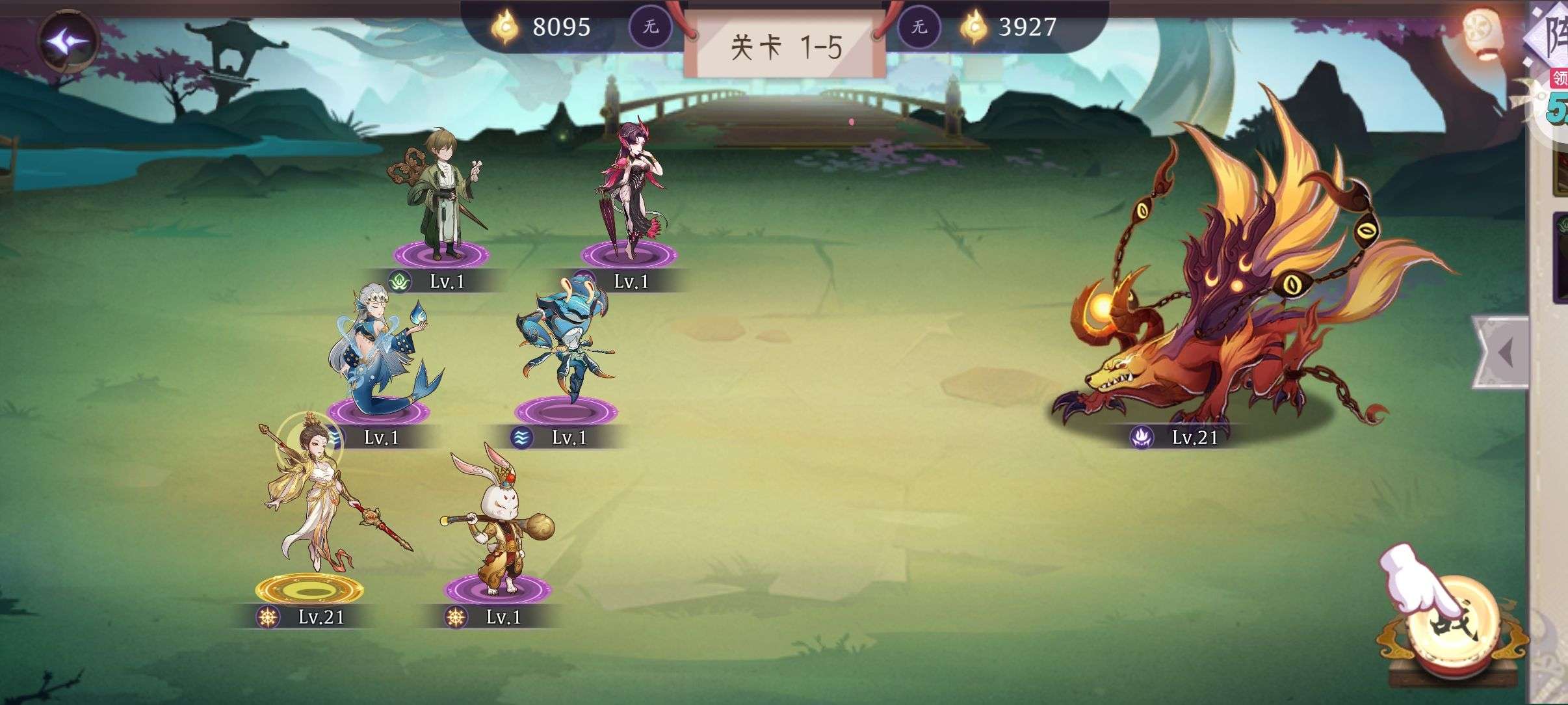Image resolution: width=1568 pixels, height=705 pixels.
Task: Go back using the purple arrow button
Action: pos(70,41)
